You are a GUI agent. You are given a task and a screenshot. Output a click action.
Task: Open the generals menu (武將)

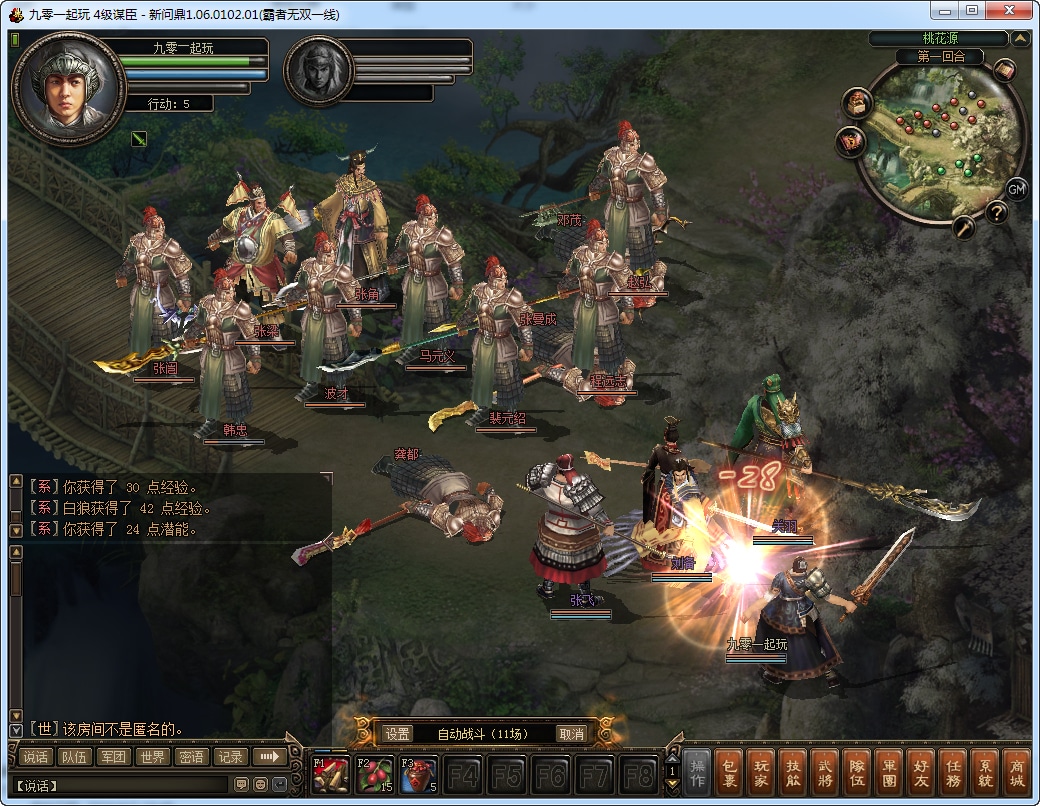coord(824,773)
